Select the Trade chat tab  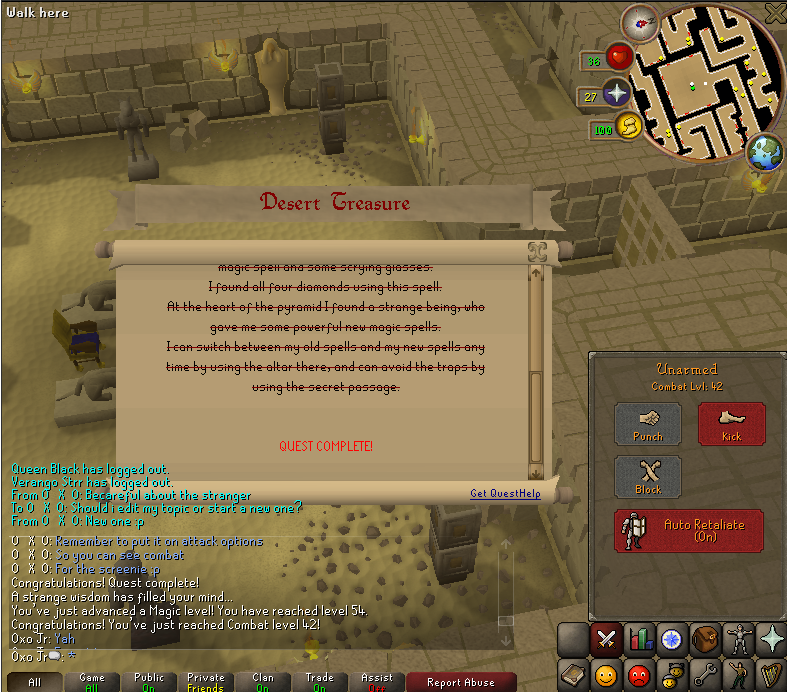coord(320,682)
